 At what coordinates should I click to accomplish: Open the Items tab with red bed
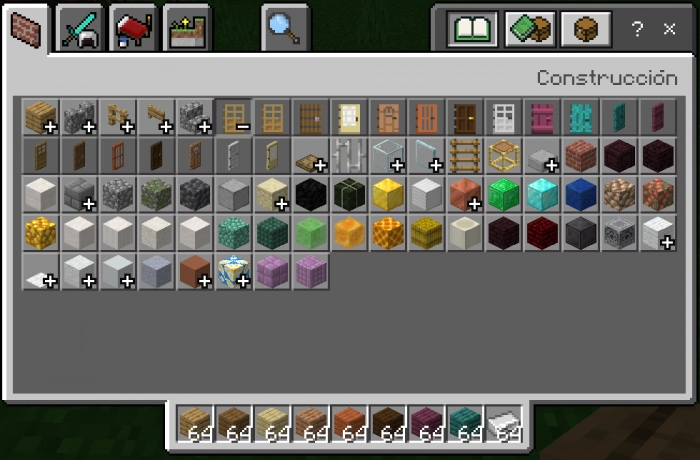[133, 28]
